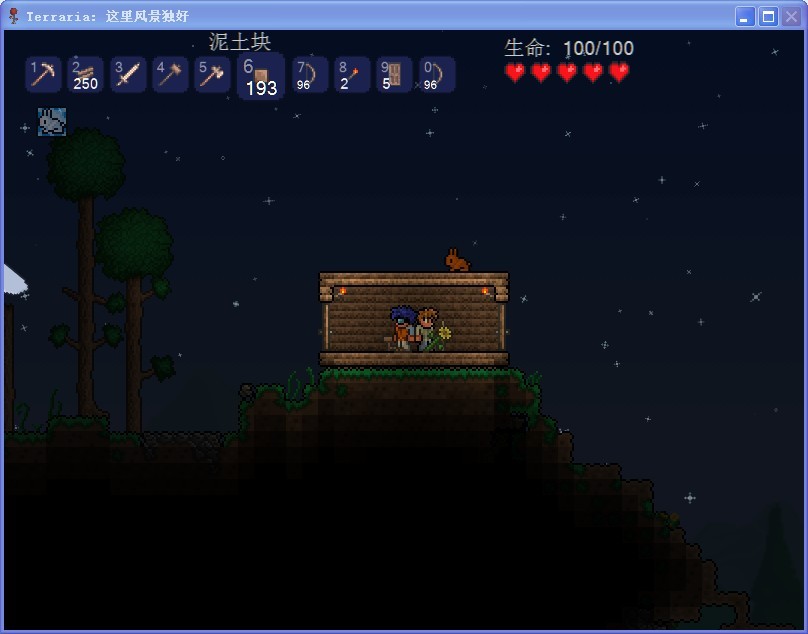
Task: Select the wooden door slot
Action: 394,75
